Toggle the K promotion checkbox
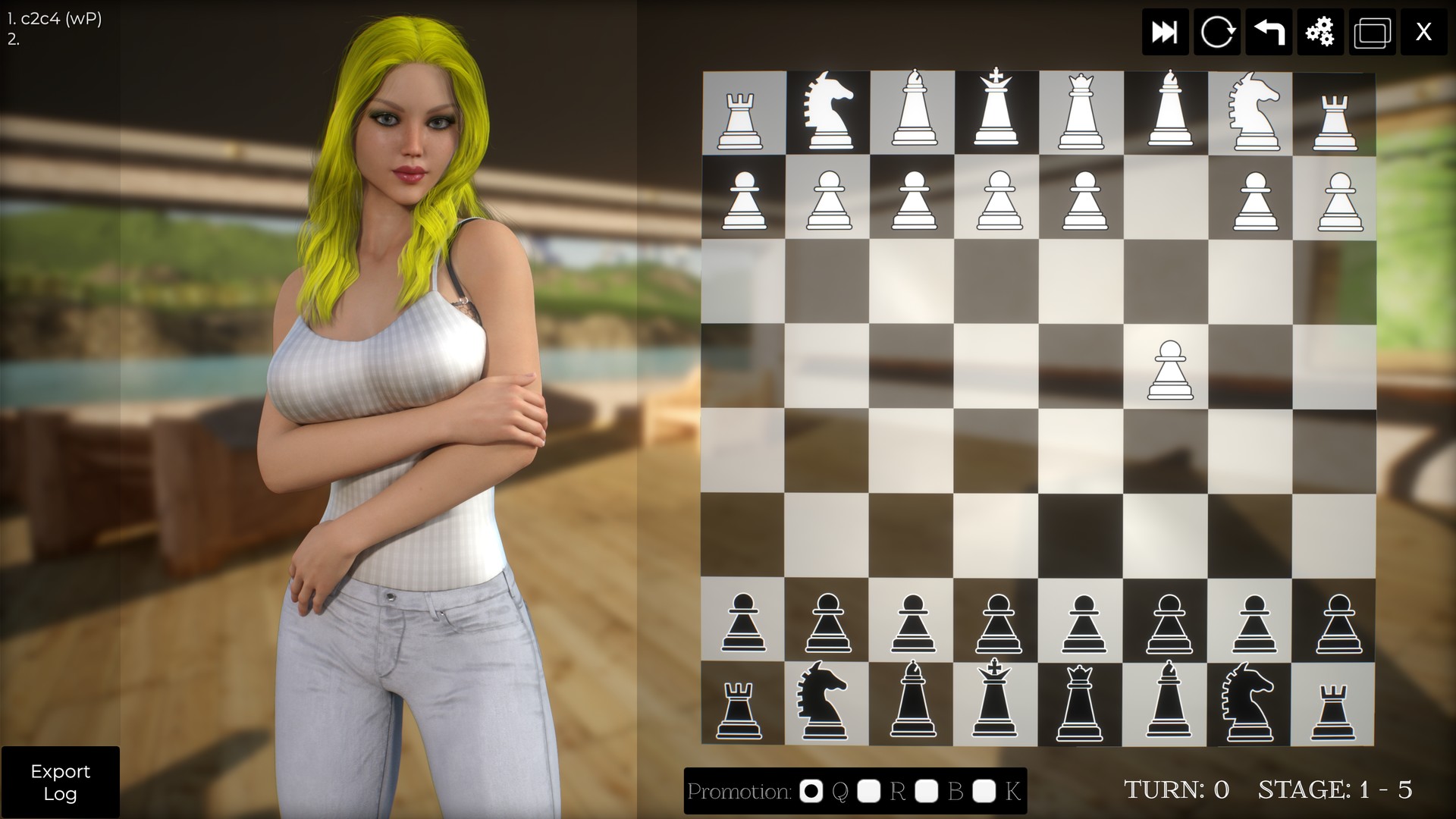Screen dimensions: 1456x819 tap(984, 792)
